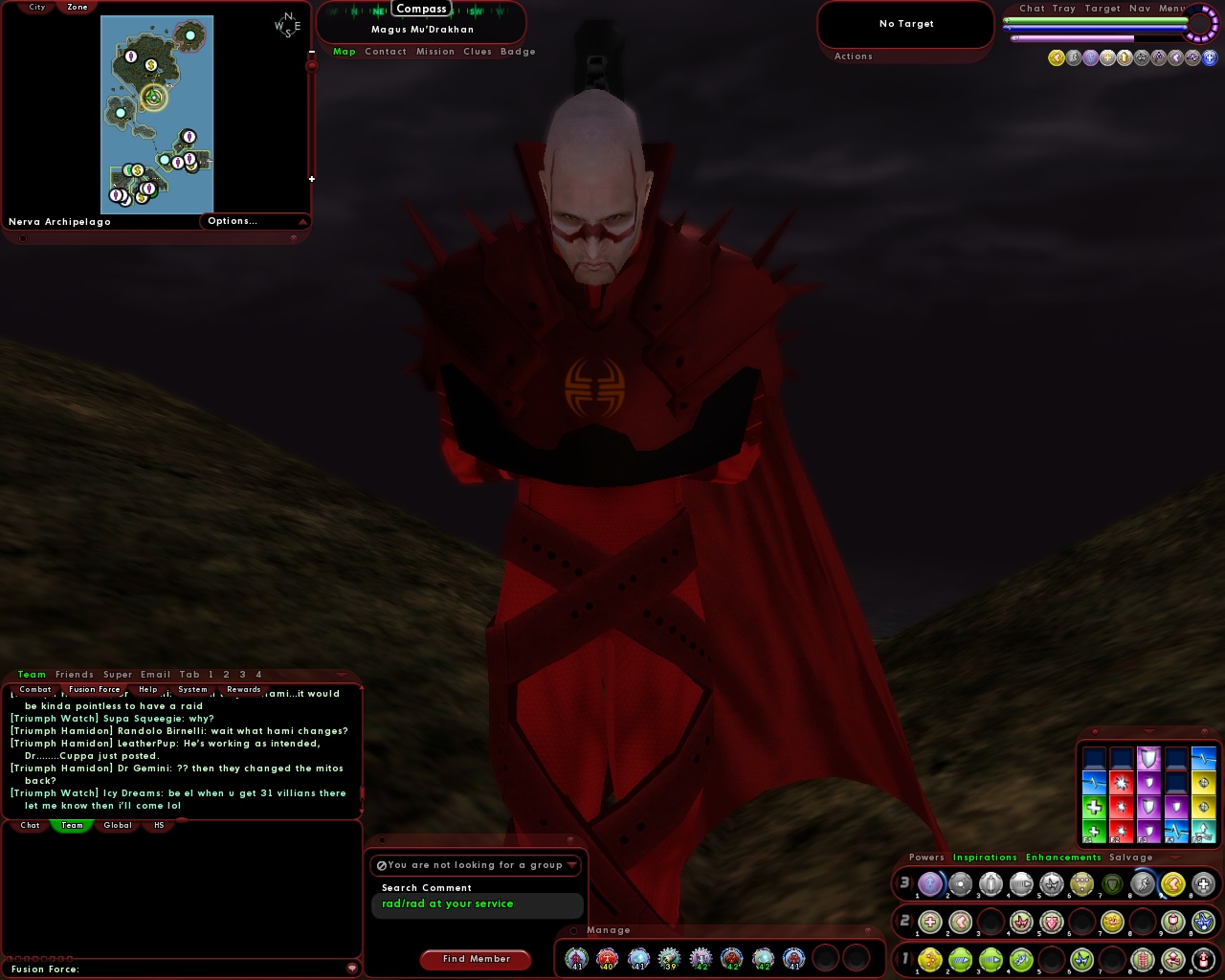Activate the green cross power in slot 1 of tray 2
Image resolution: width=1225 pixels, height=980 pixels.
[x=929, y=923]
